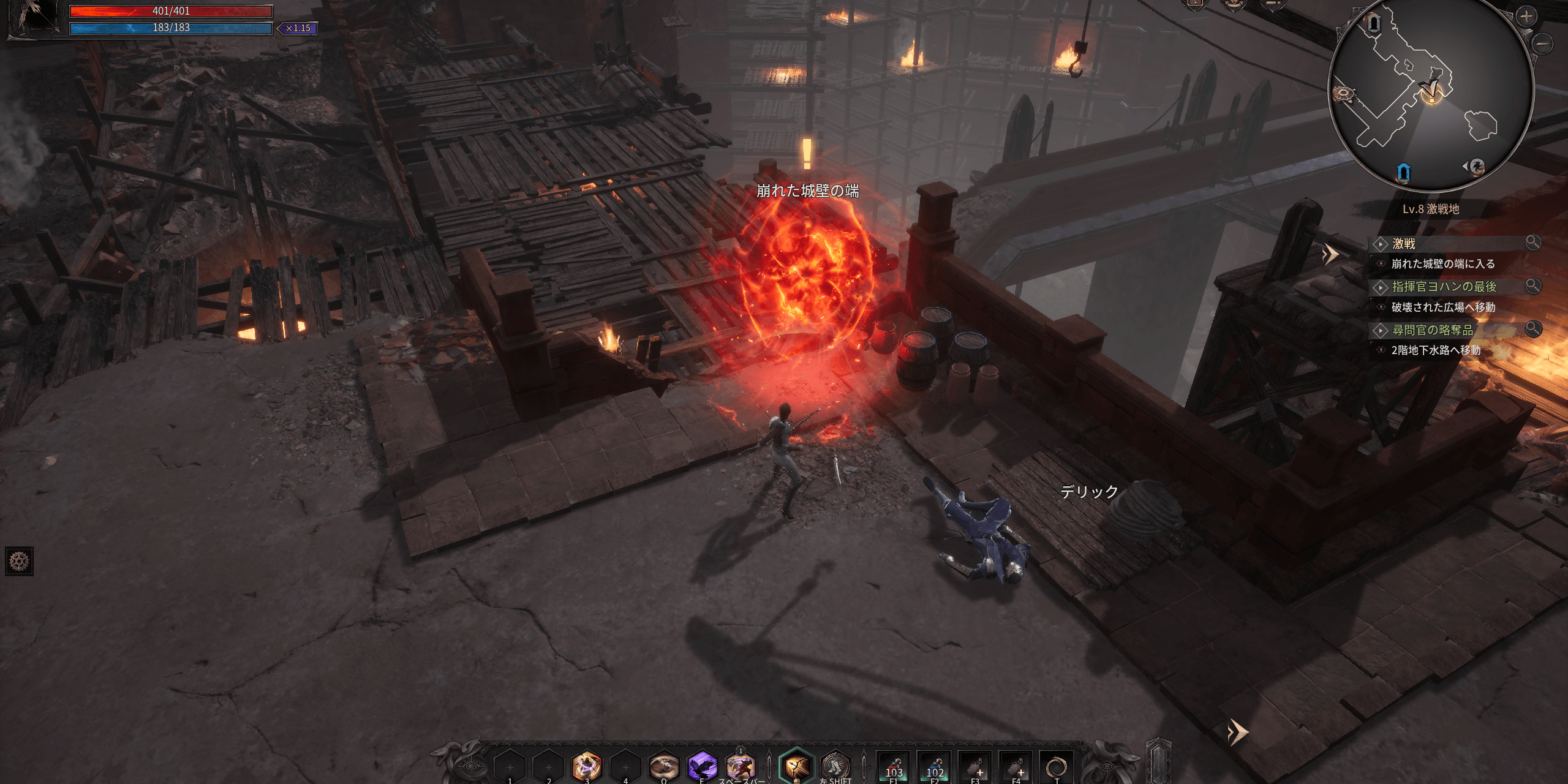The height and width of the screenshot is (784, 1568).
Task: Select the 激戦 quest in the tracker
Action: (x=1404, y=244)
